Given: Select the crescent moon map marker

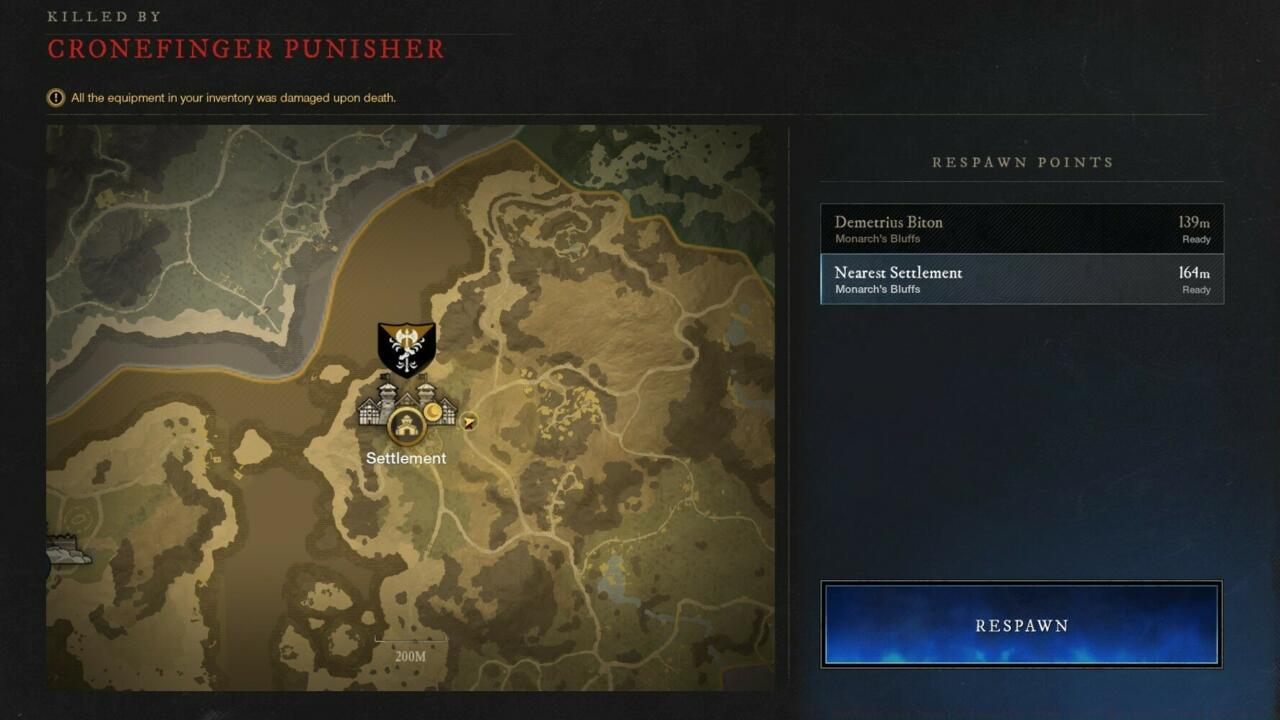Looking at the screenshot, I should tap(432, 411).
